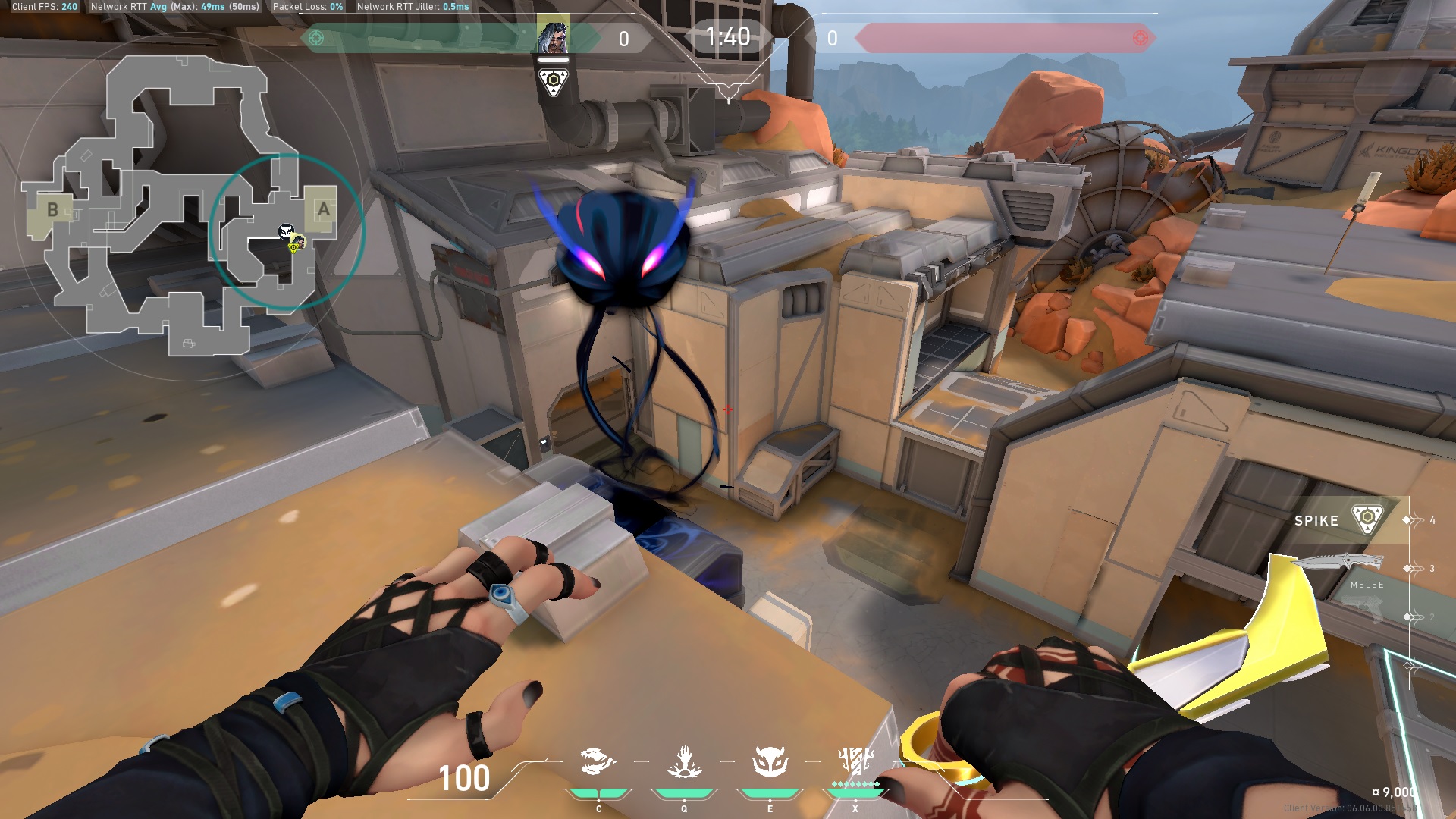Activate the Seize ability icon
The width and height of the screenshot is (1456, 819).
coord(684,761)
